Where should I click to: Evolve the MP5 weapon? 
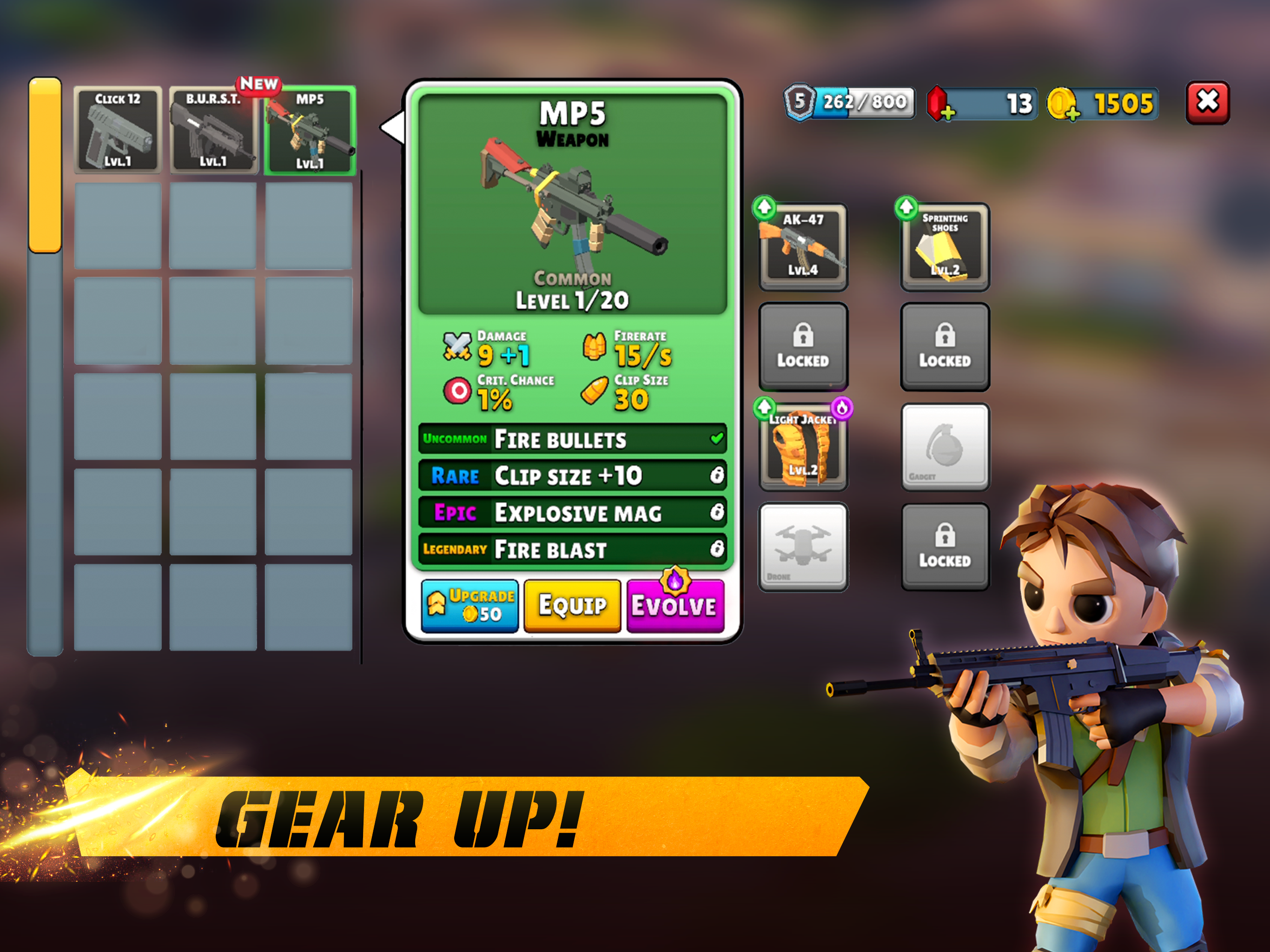click(675, 605)
